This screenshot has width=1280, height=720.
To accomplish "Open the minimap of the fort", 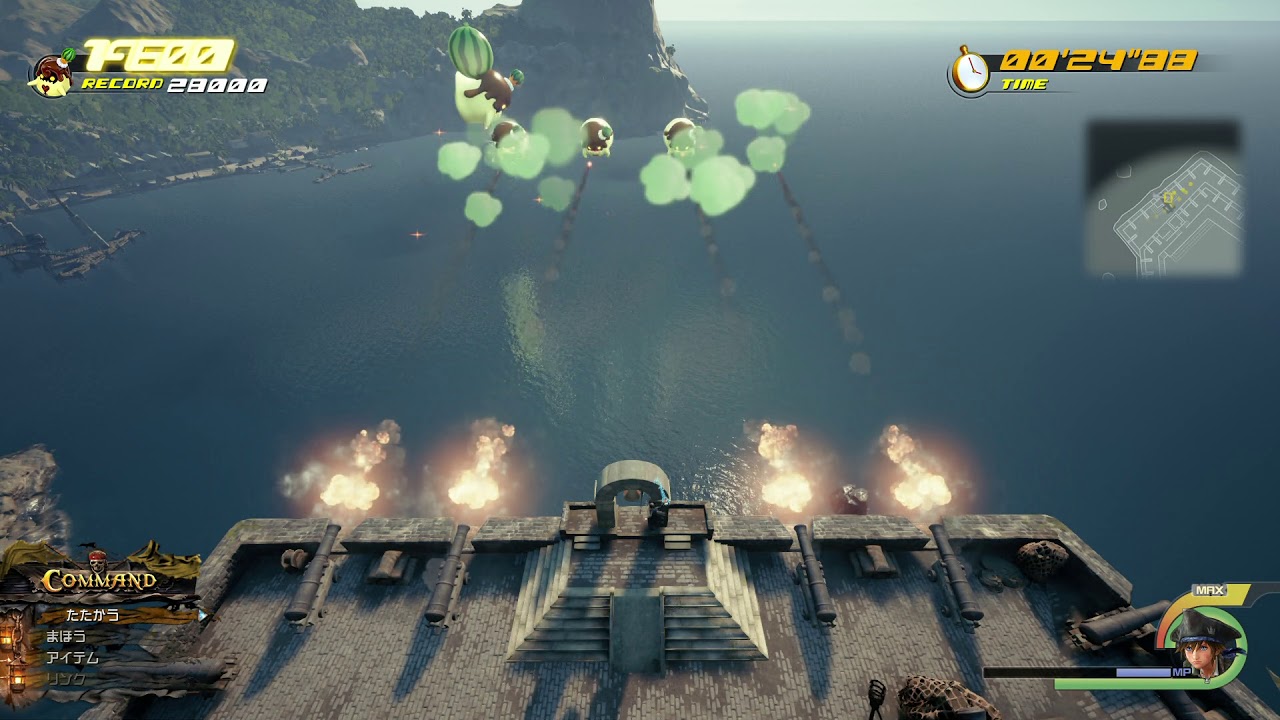I will click(x=1164, y=199).
